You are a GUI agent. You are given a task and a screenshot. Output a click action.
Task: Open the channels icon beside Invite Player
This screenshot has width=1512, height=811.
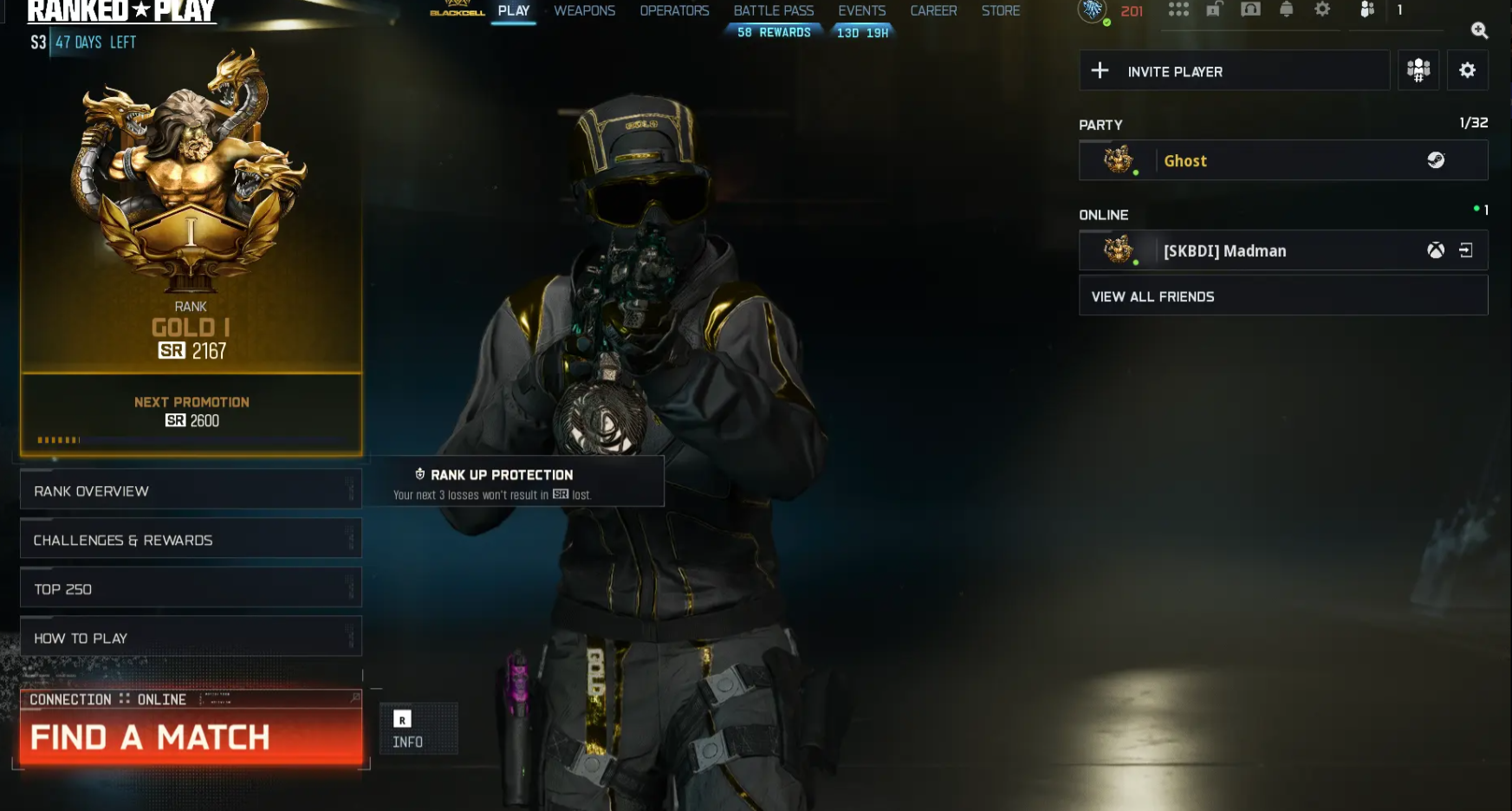click(1418, 70)
